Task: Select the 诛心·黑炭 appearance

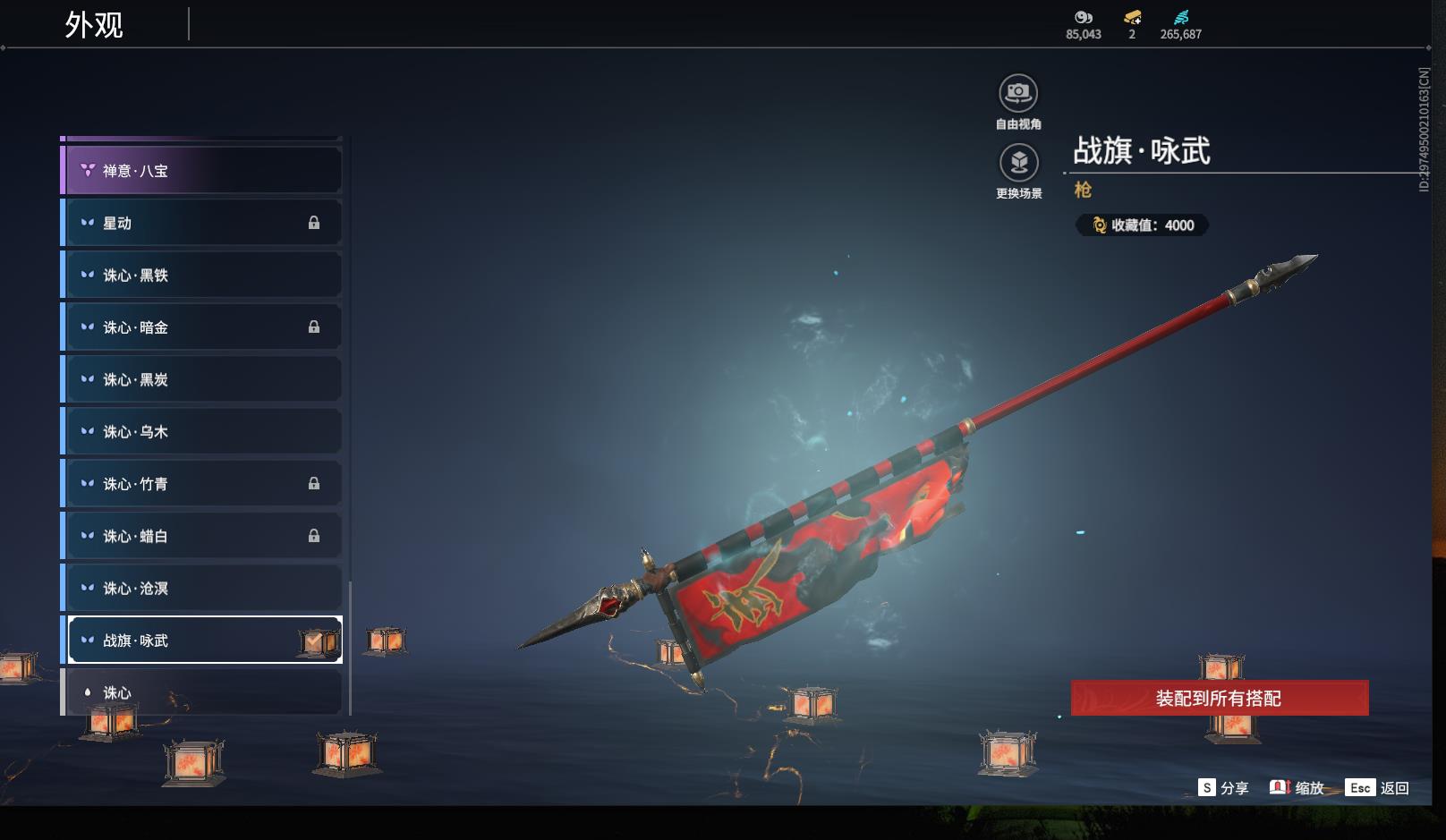Action: tap(203, 379)
